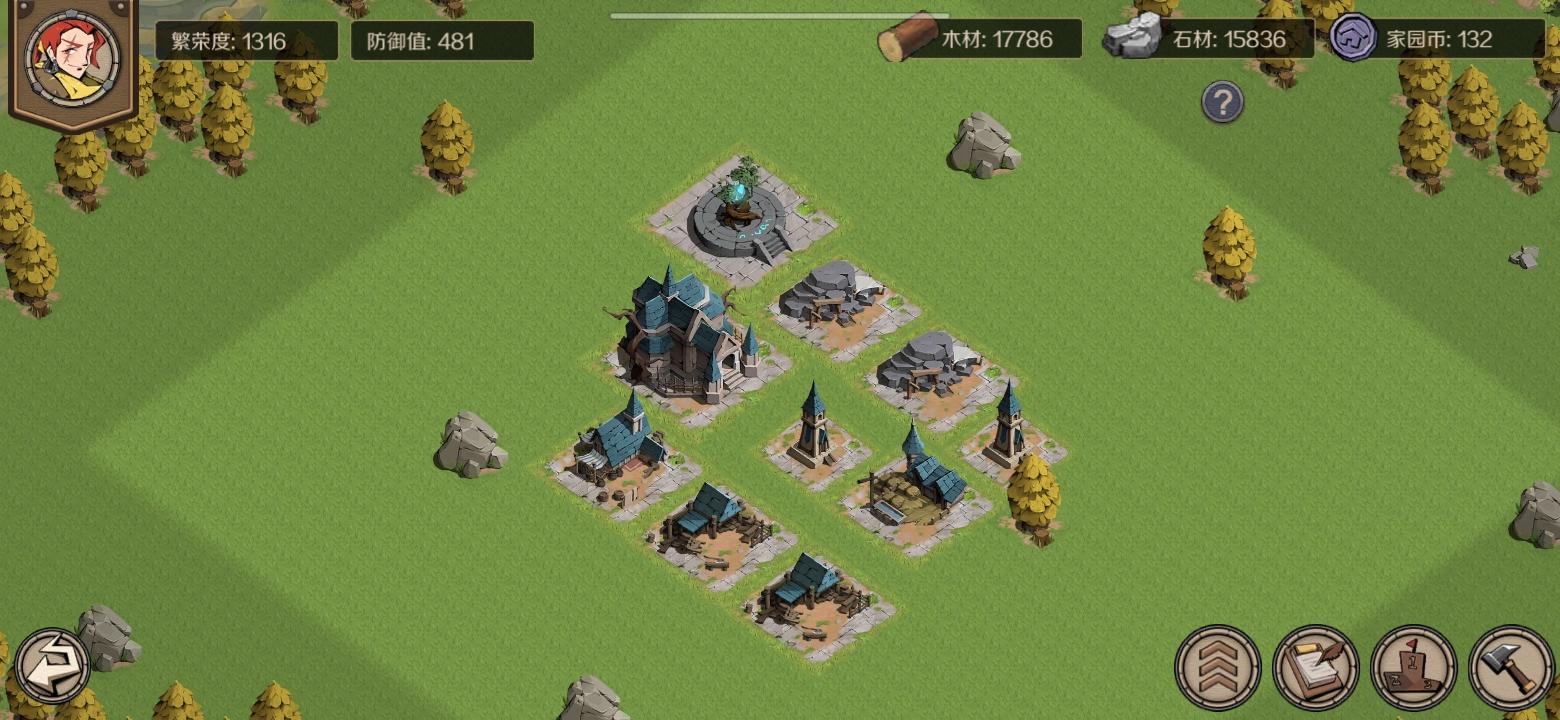This screenshot has width=1560, height=720.
Task: Open the question mark help button
Action: pos(1221,102)
